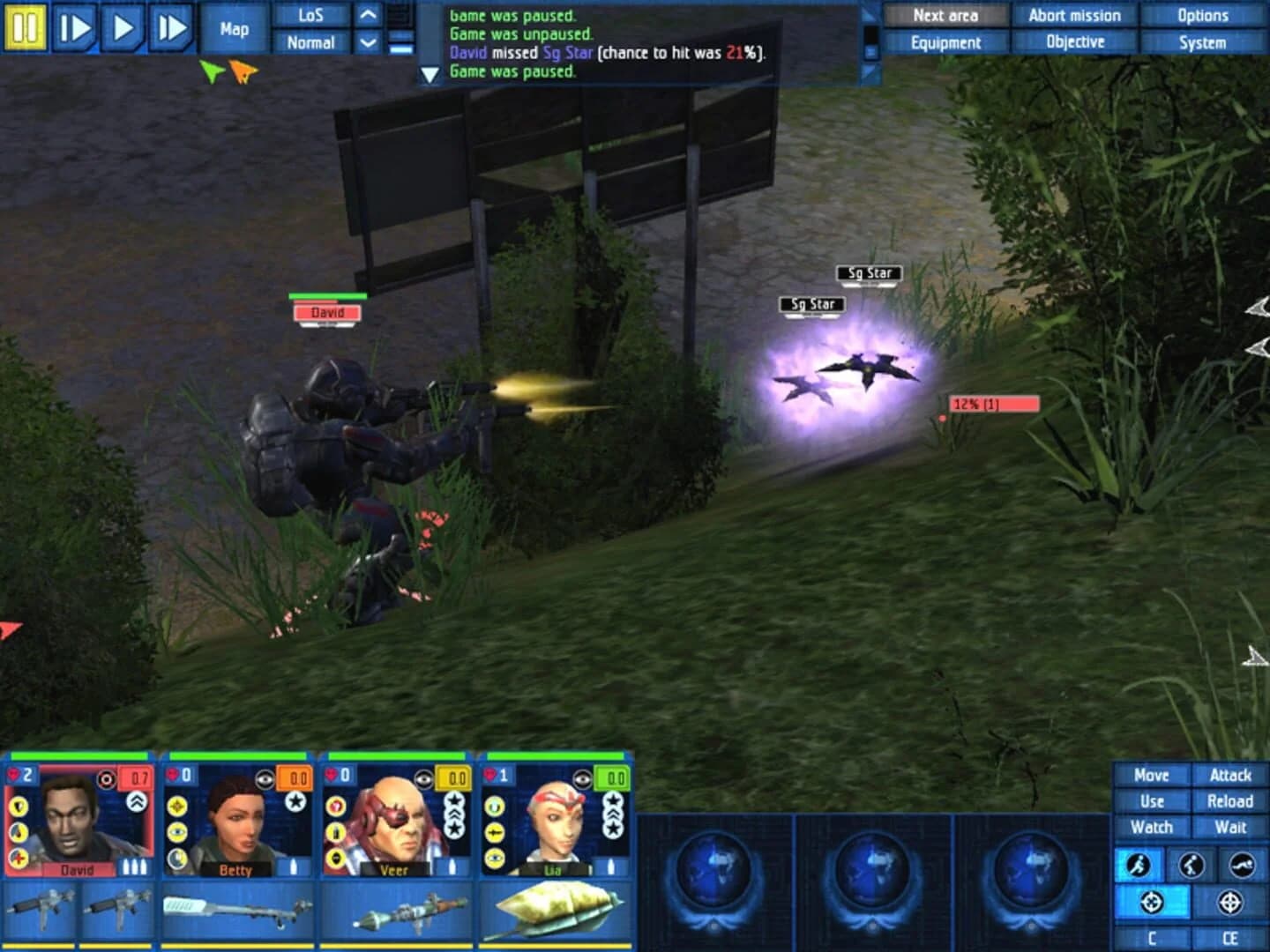
Task: Open the tactical Map view
Action: [x=233, y=29]
